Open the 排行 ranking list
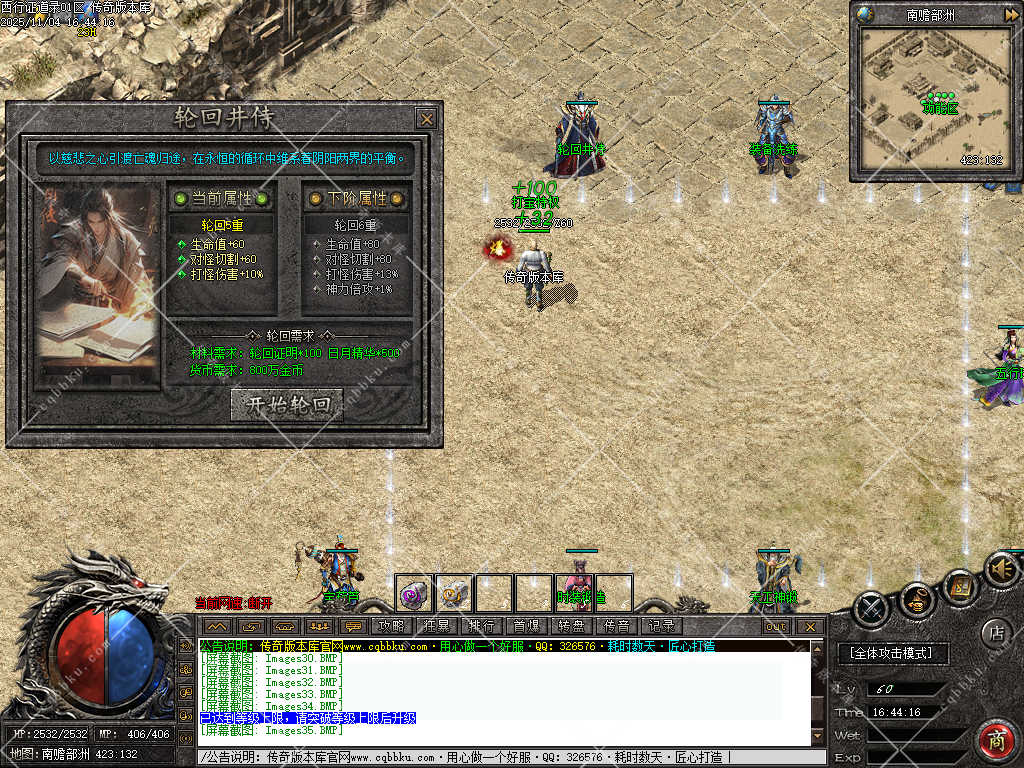The height and width of the screenshot is (768, 1024). tap(481, 626)
